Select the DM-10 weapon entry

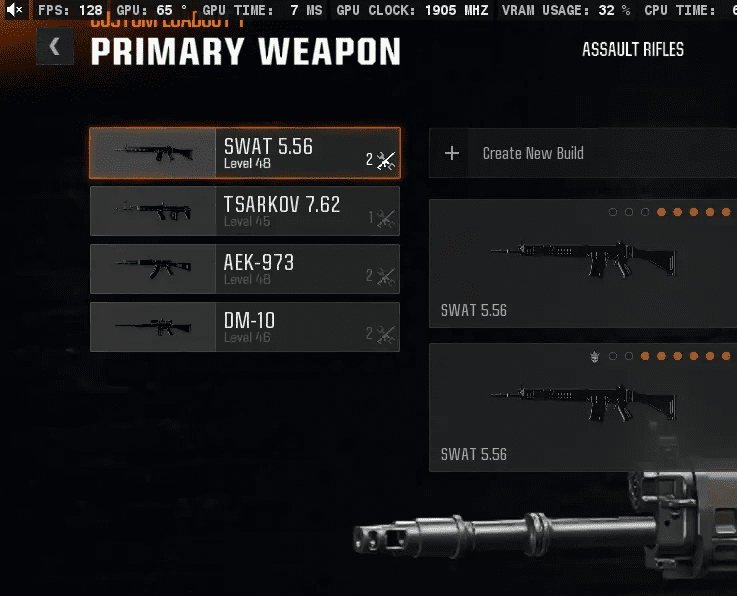point(244,327)
